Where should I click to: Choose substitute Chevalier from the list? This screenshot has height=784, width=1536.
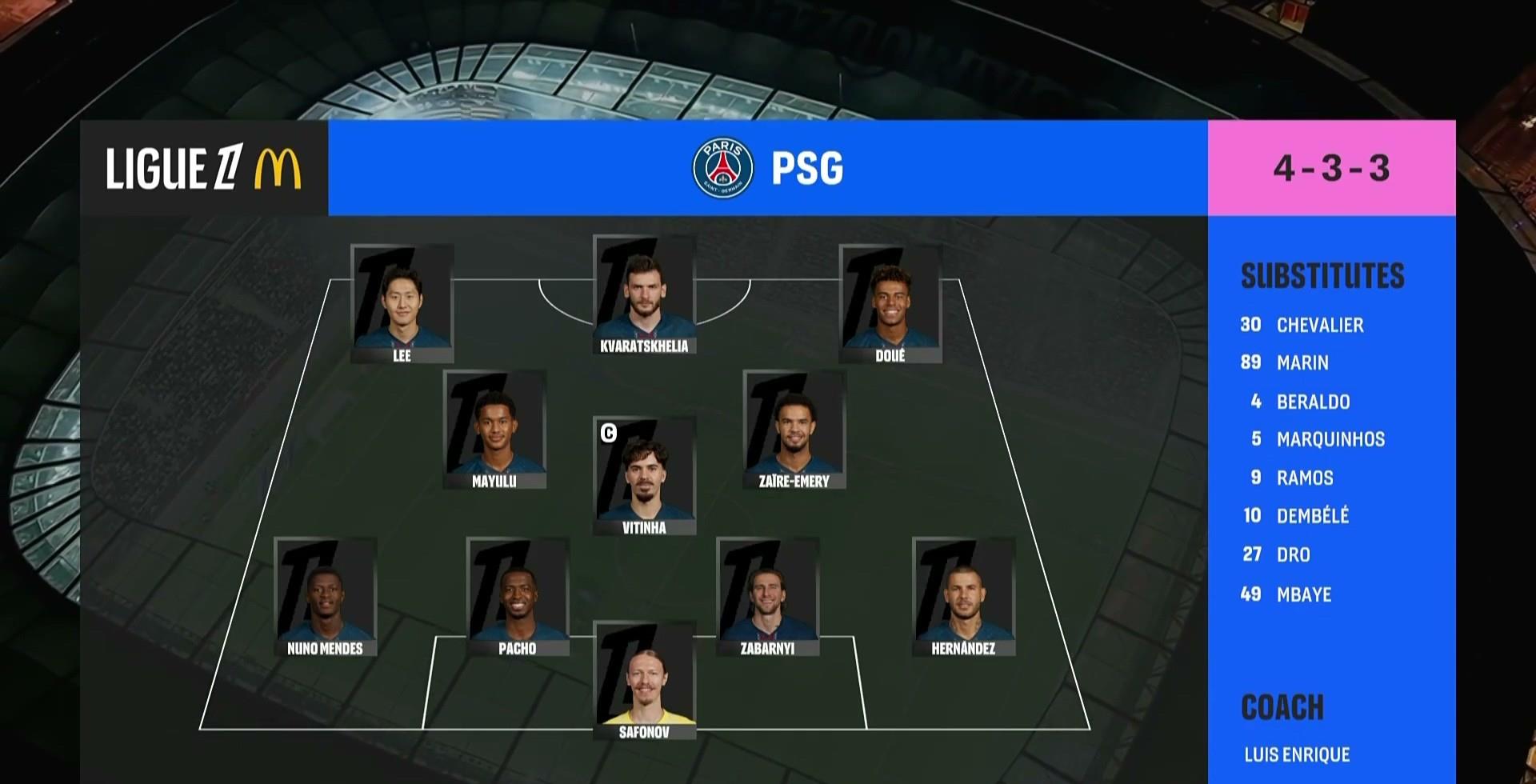1319,325
